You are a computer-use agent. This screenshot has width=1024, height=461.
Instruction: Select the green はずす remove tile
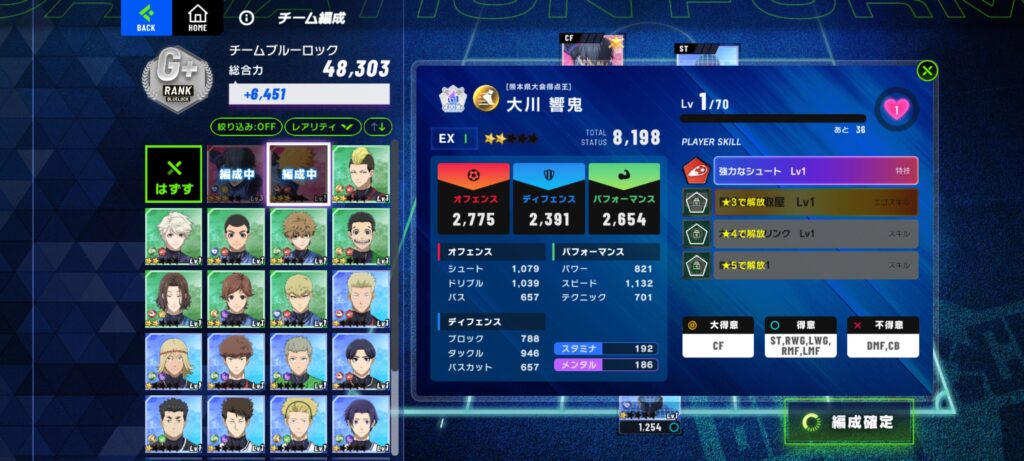[x=173, y=173]
